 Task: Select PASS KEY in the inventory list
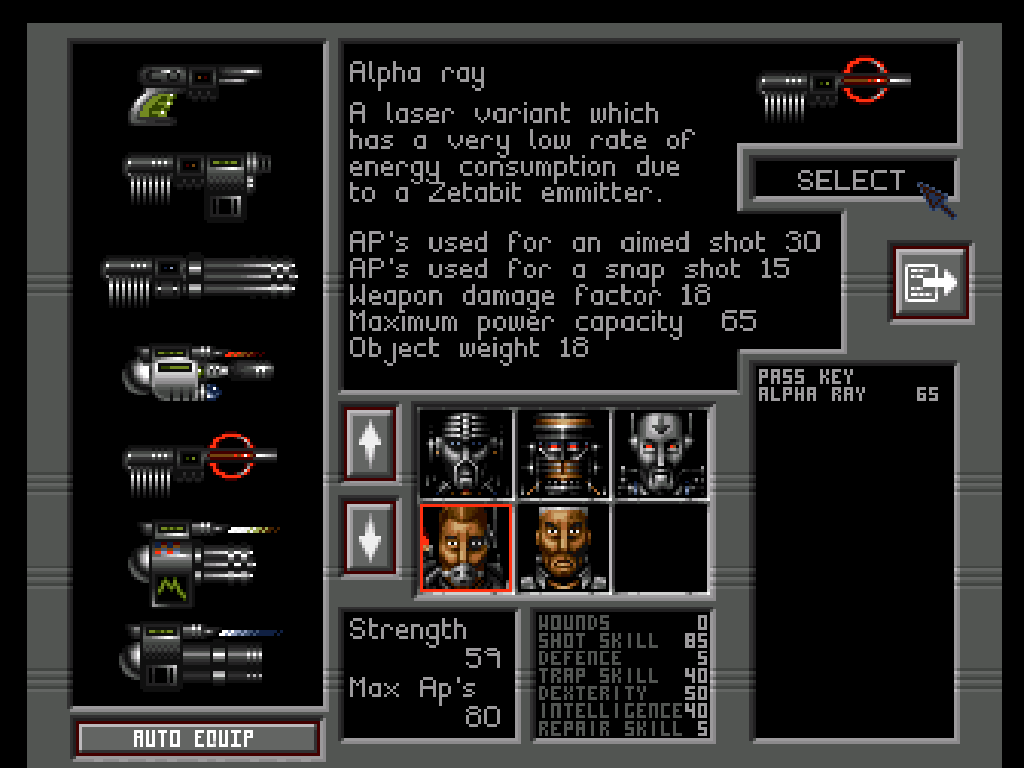[806, 377]
